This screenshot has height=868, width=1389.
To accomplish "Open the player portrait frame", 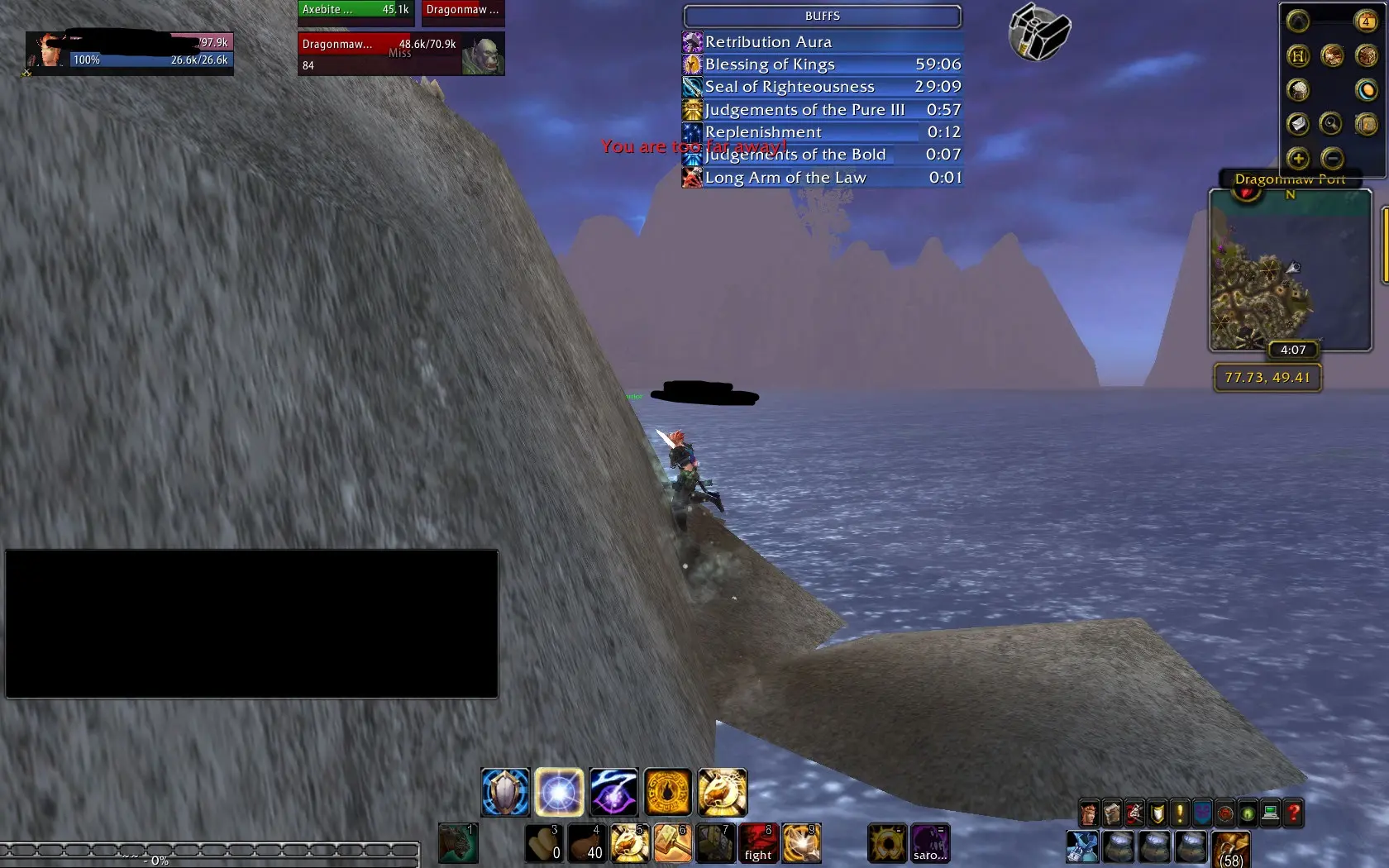I will tap(46, 51).
